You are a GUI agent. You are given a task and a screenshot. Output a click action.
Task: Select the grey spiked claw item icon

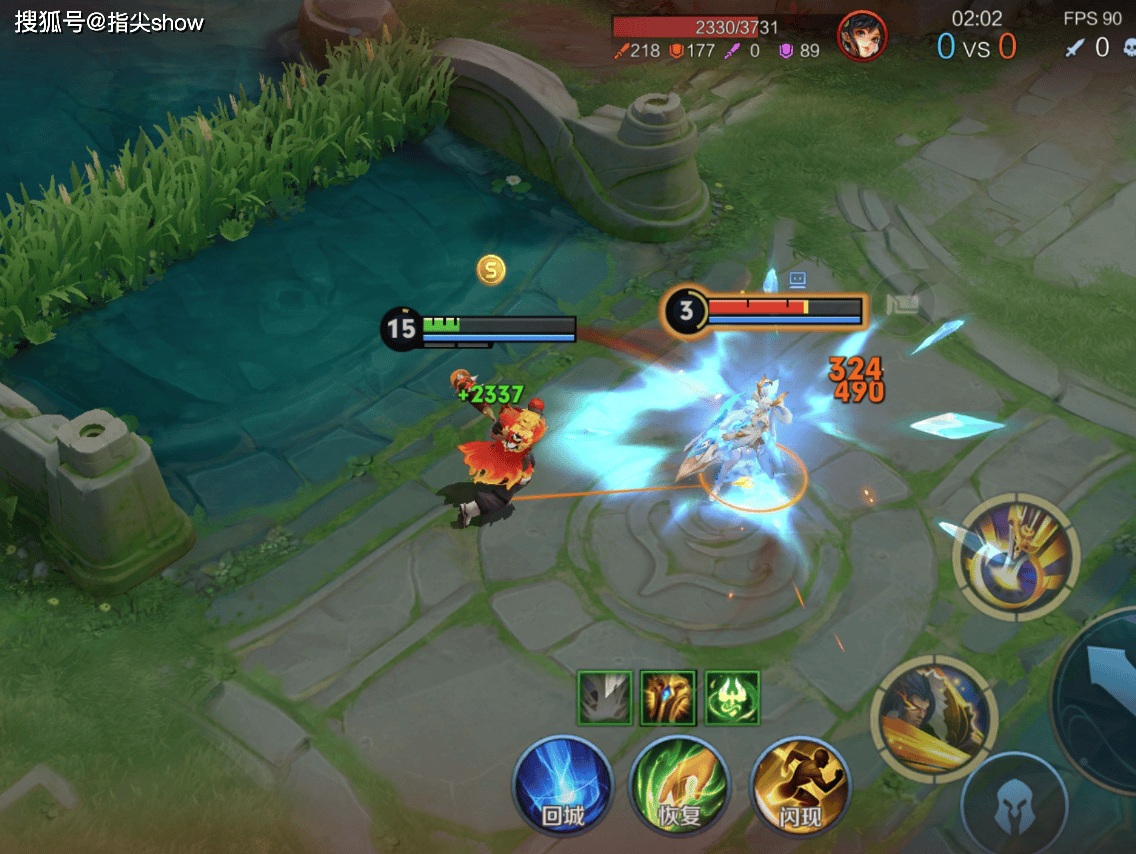[x=605, y=697]
